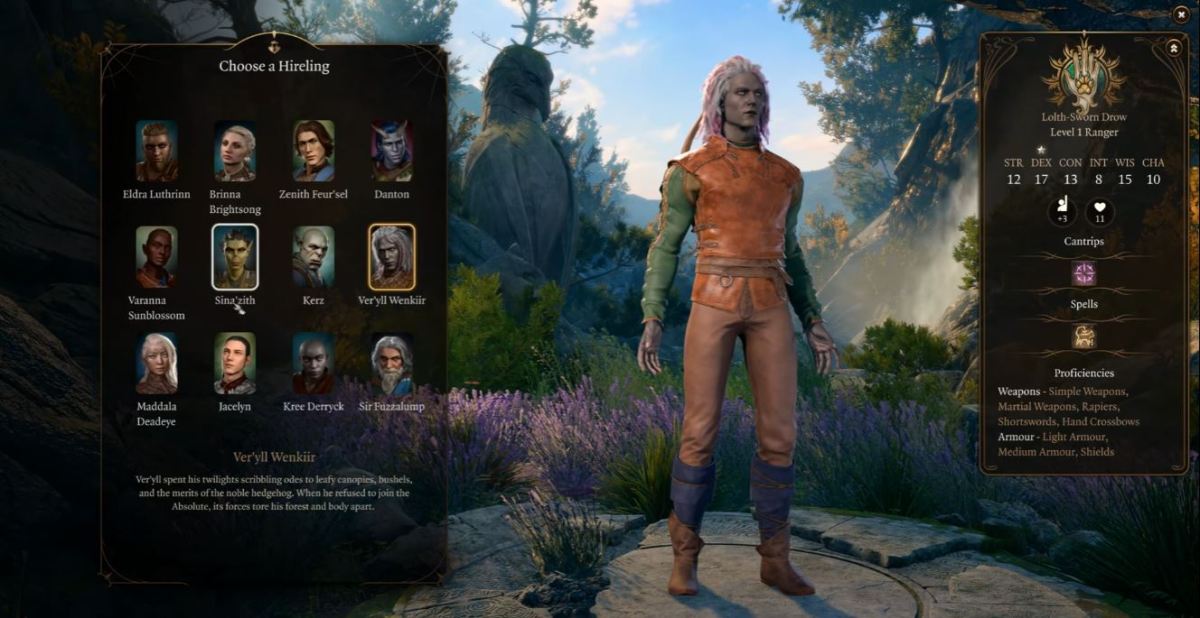Select hireling Eldra Luthrinn portrait

coord(157,151)
